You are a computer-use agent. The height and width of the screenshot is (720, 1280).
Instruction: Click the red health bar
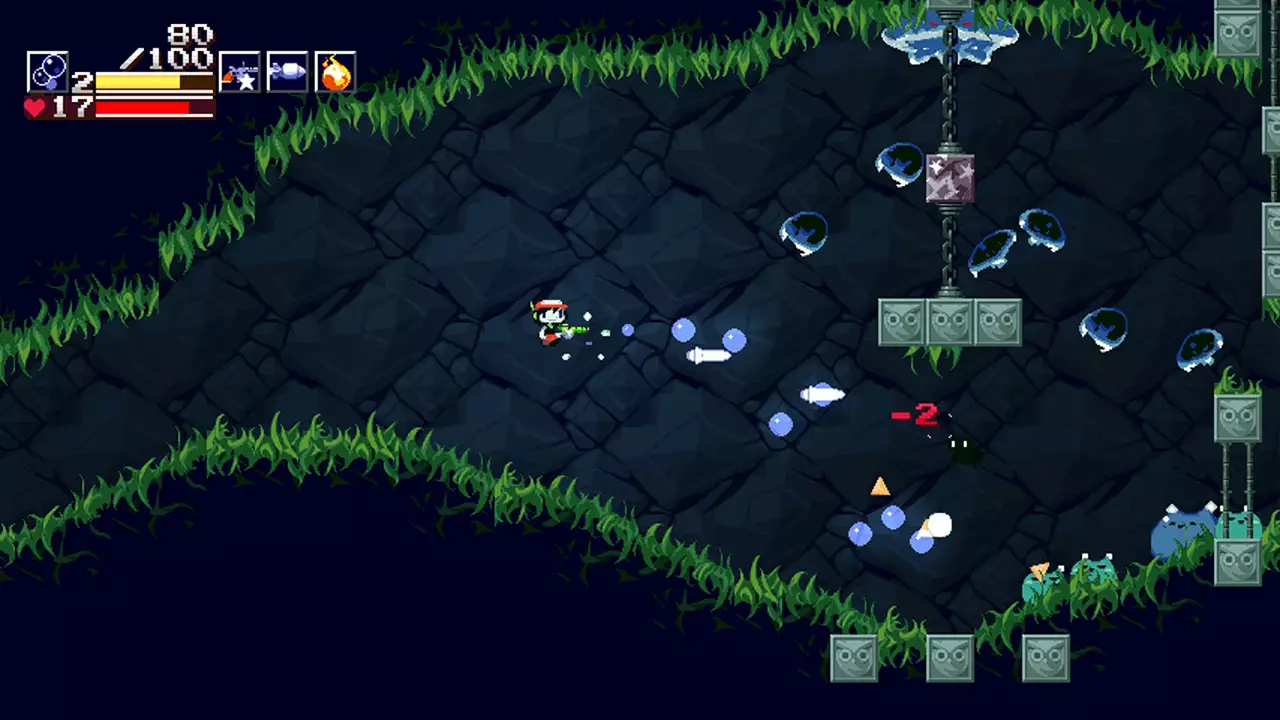pyautogui.click(x=145, y=106)
